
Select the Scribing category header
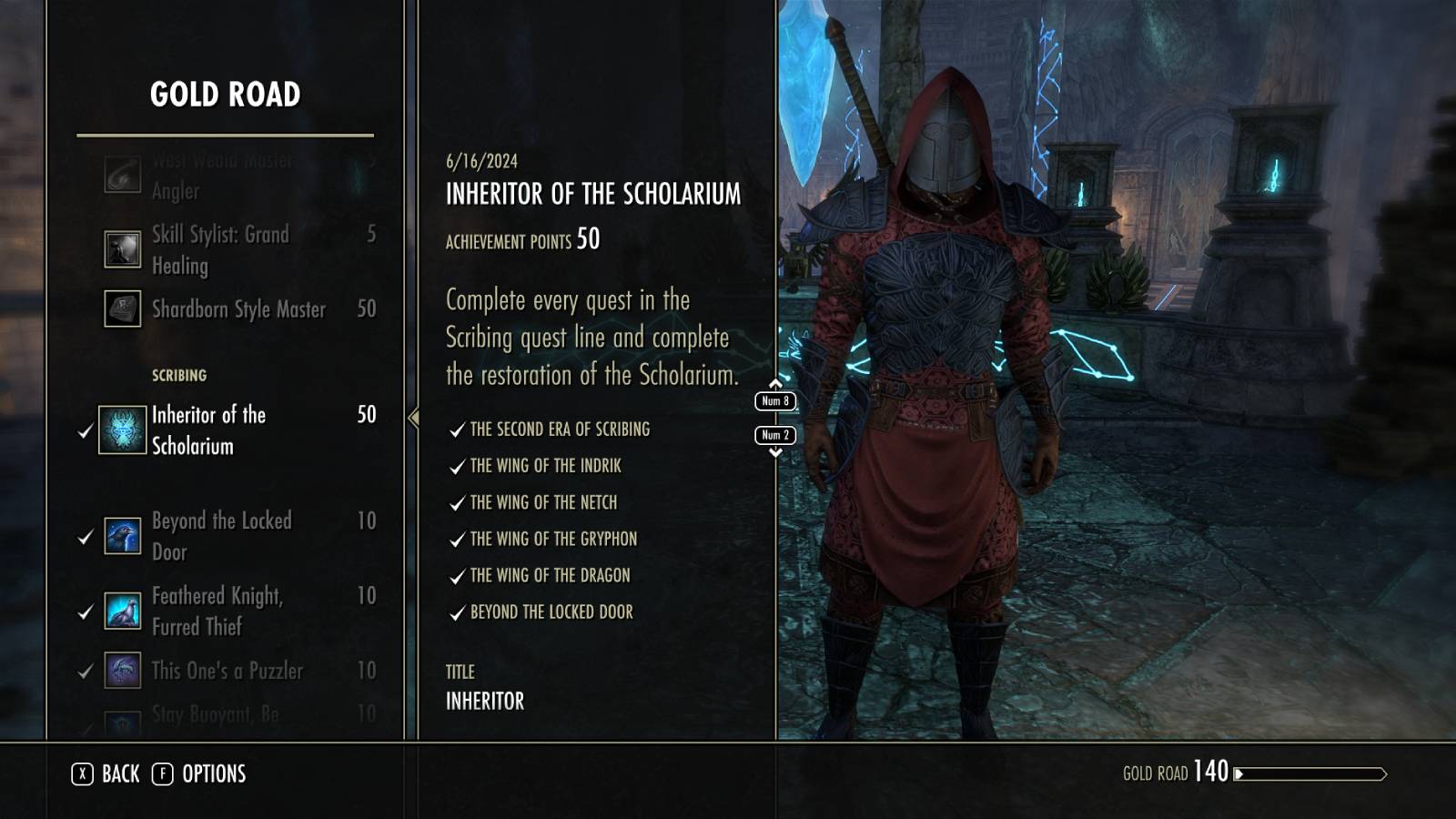tap(178, 374)
